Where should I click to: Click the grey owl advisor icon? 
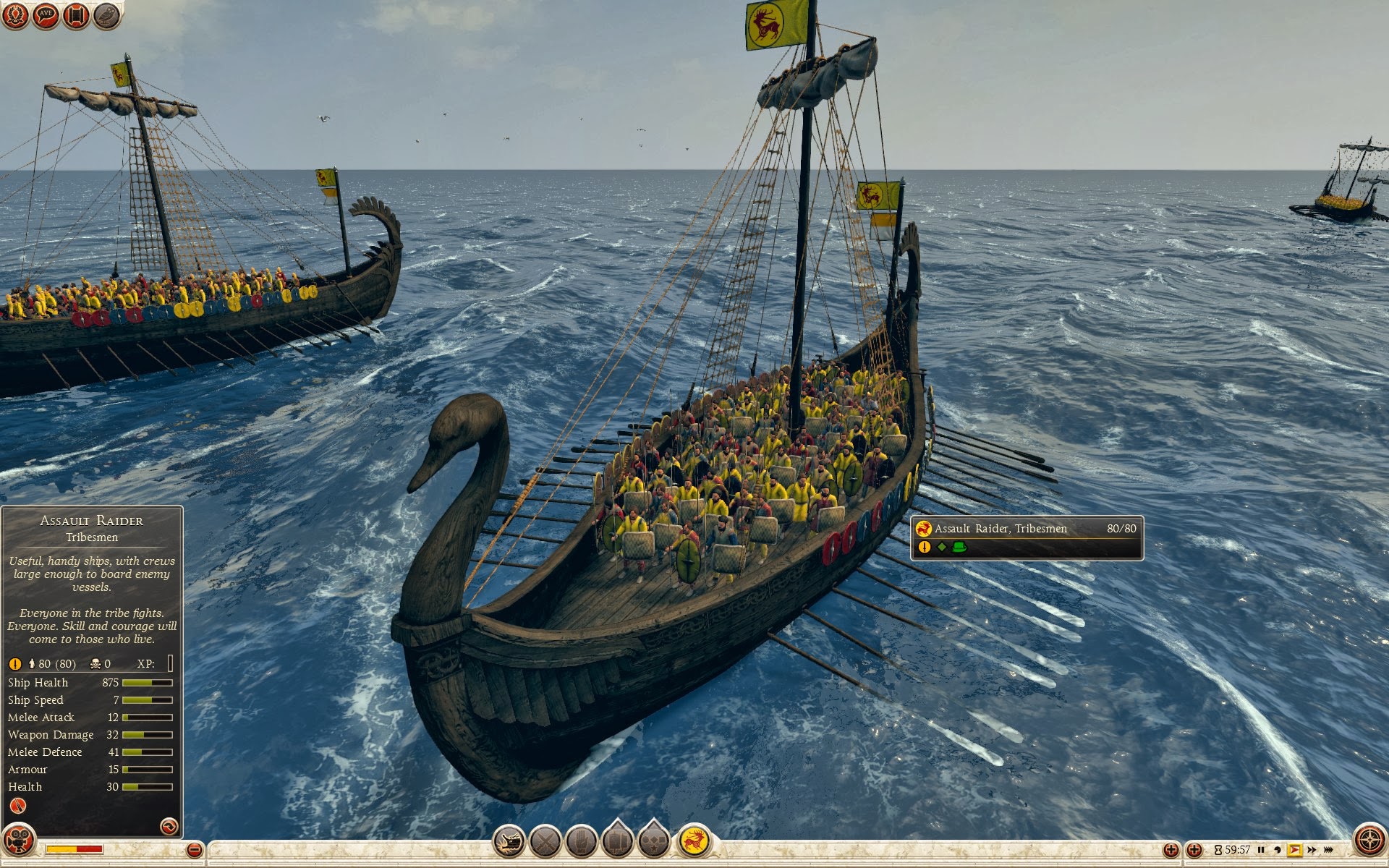pyautogui.click(x=106, y=15)
